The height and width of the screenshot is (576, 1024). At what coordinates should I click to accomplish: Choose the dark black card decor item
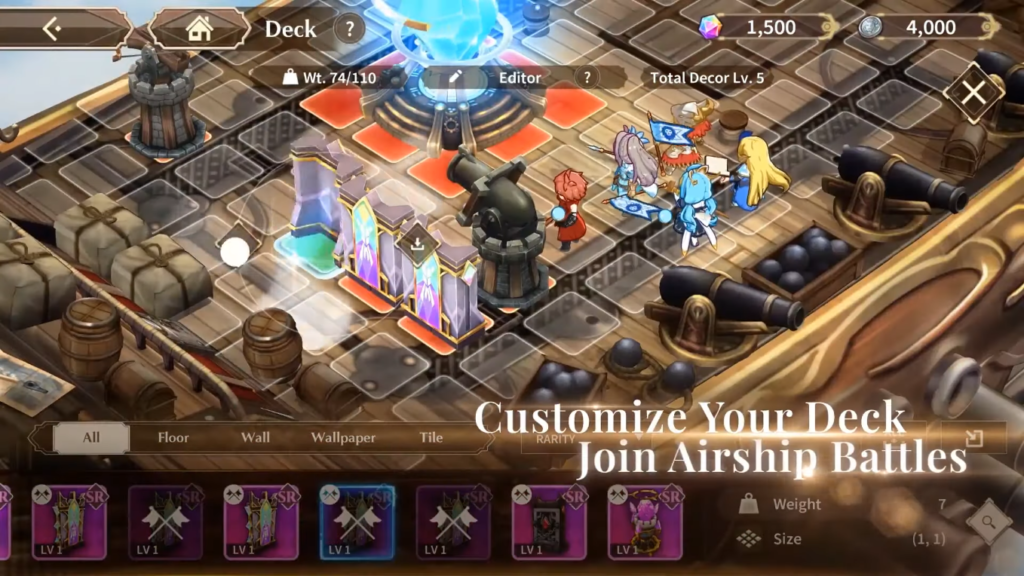point(549,521)
